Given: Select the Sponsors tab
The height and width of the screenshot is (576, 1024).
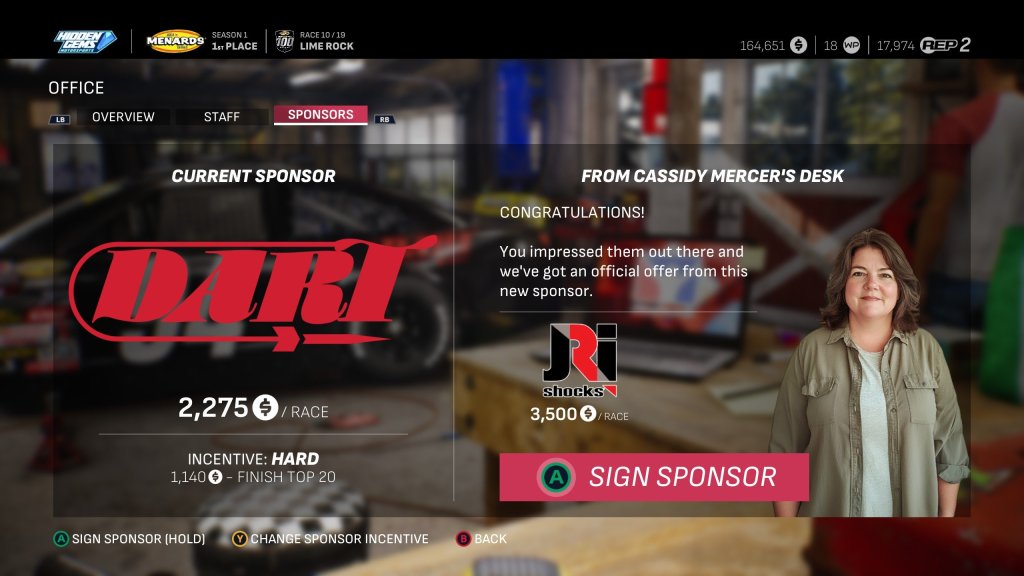Looking at the screenshot, I should pos(320,115).
